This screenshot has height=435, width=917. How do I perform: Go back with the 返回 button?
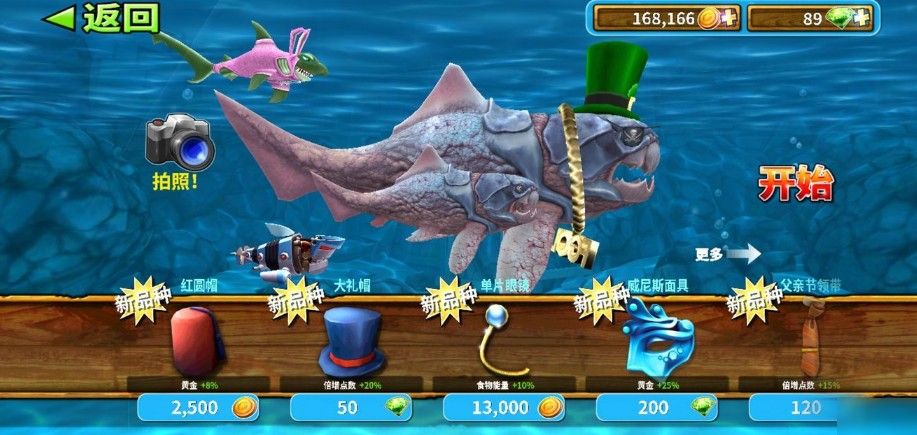coord(105,17)
